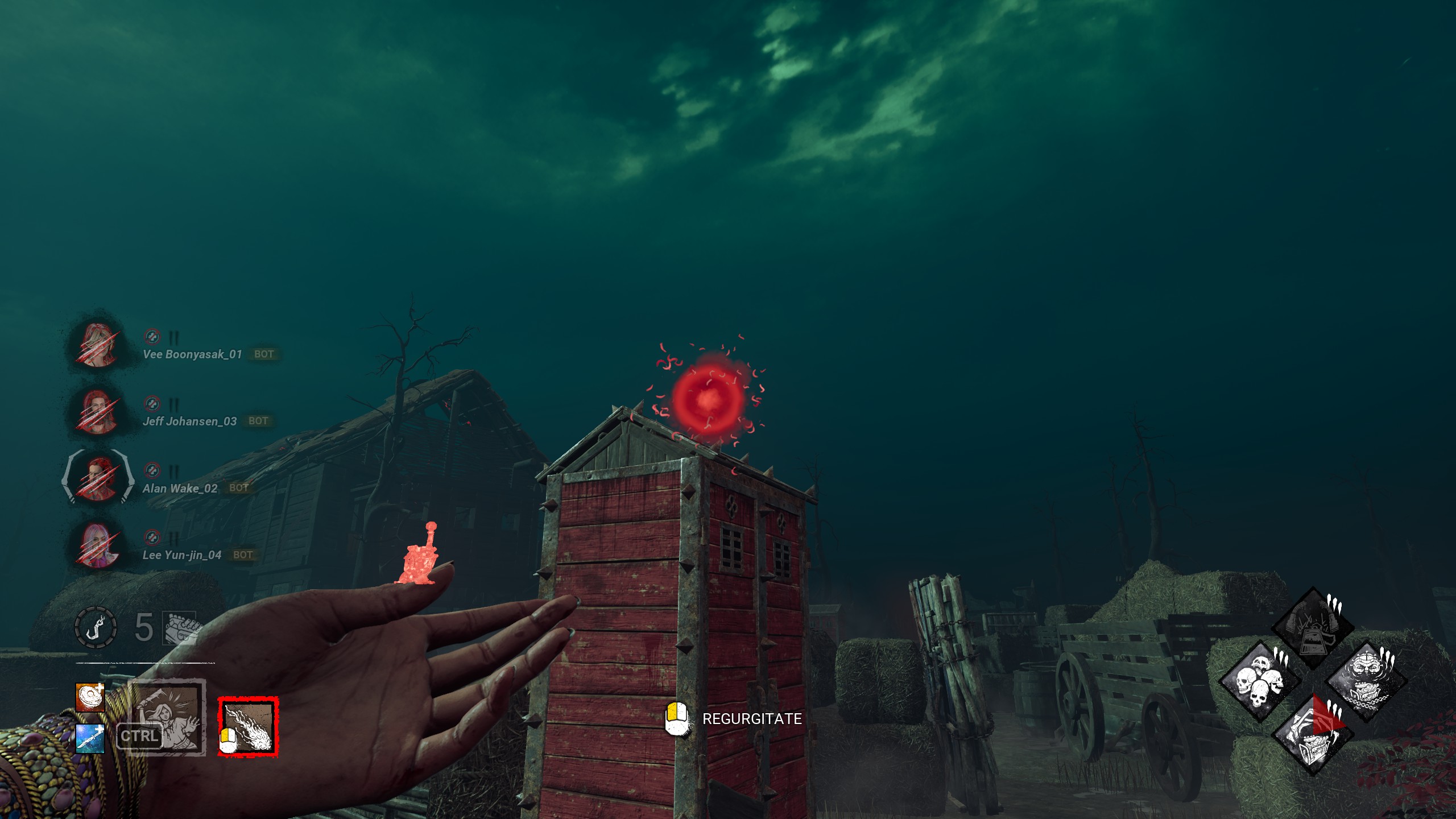
Task: Select the chained face perk icon
Action: [x=1366, y=681]
